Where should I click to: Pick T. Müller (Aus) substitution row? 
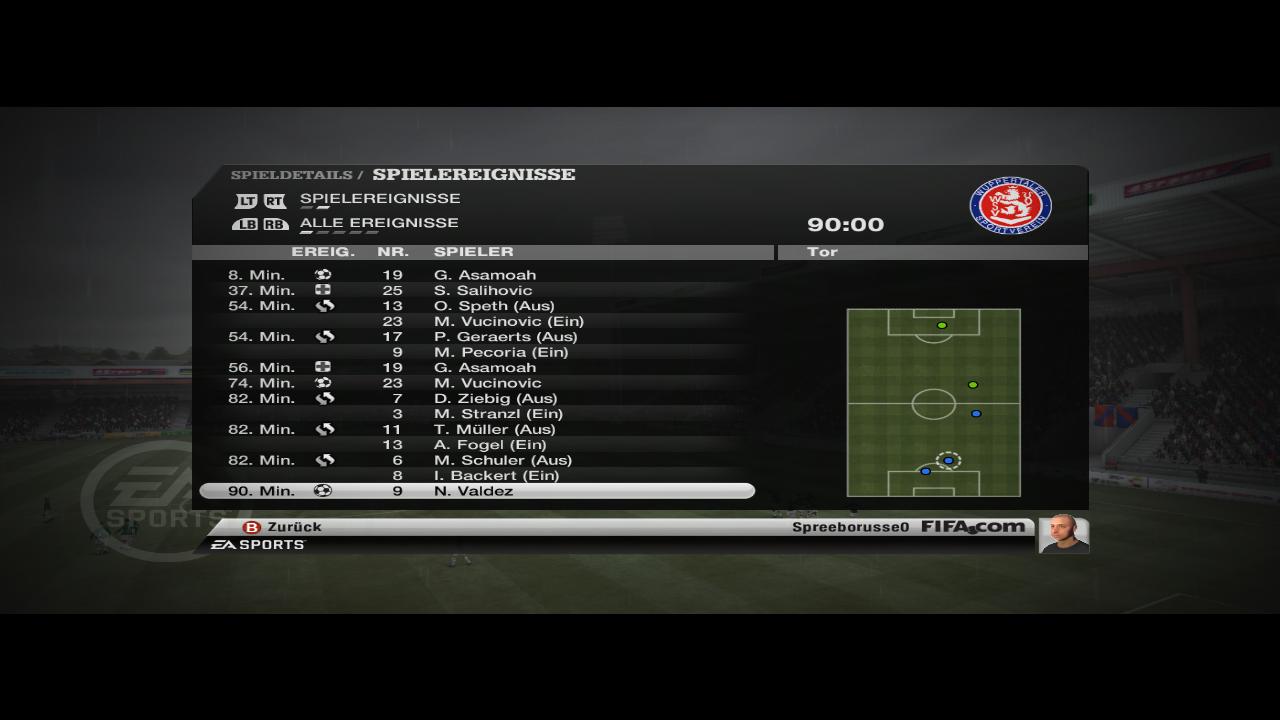click(477, 429)
